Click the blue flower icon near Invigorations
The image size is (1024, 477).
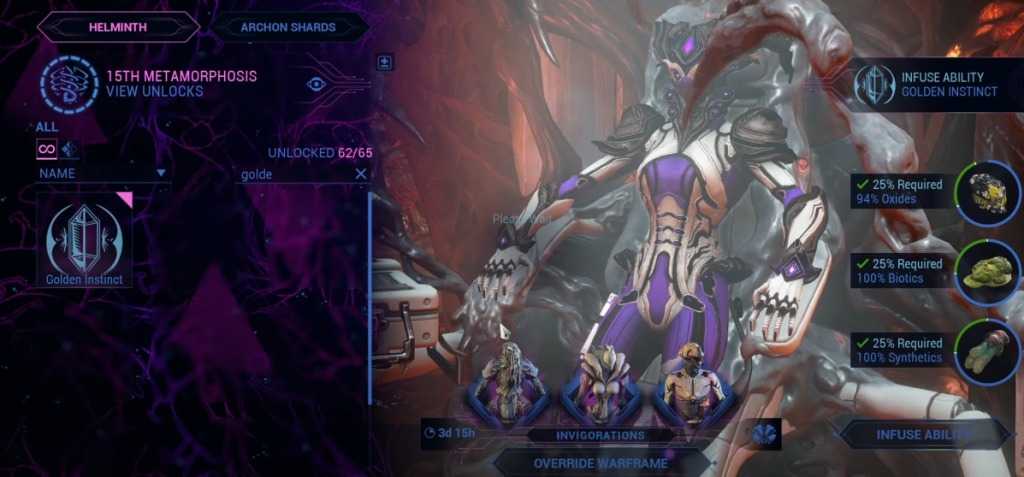click(765, 434)
